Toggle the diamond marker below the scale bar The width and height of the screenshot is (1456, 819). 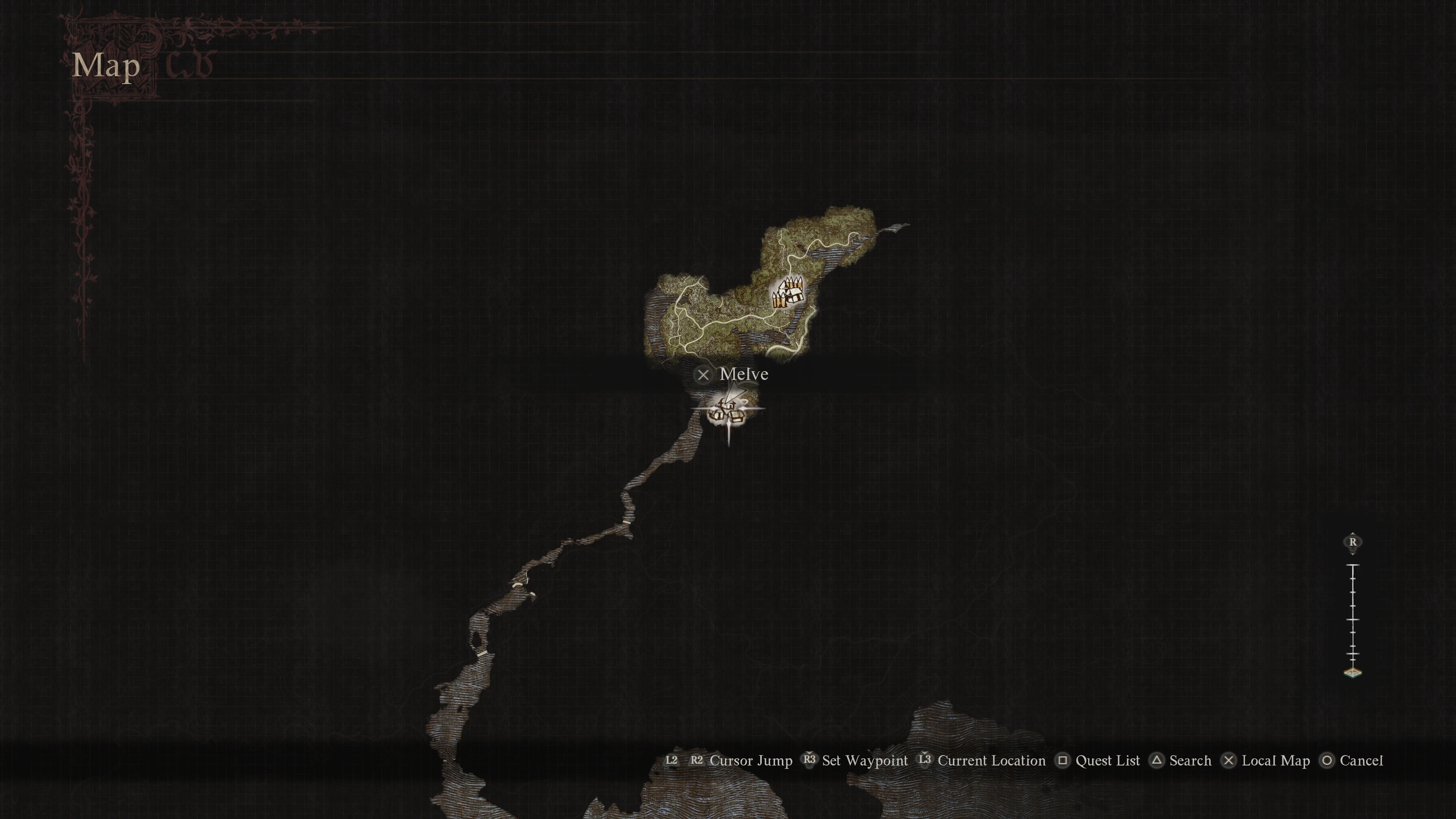coord(1352,673)
